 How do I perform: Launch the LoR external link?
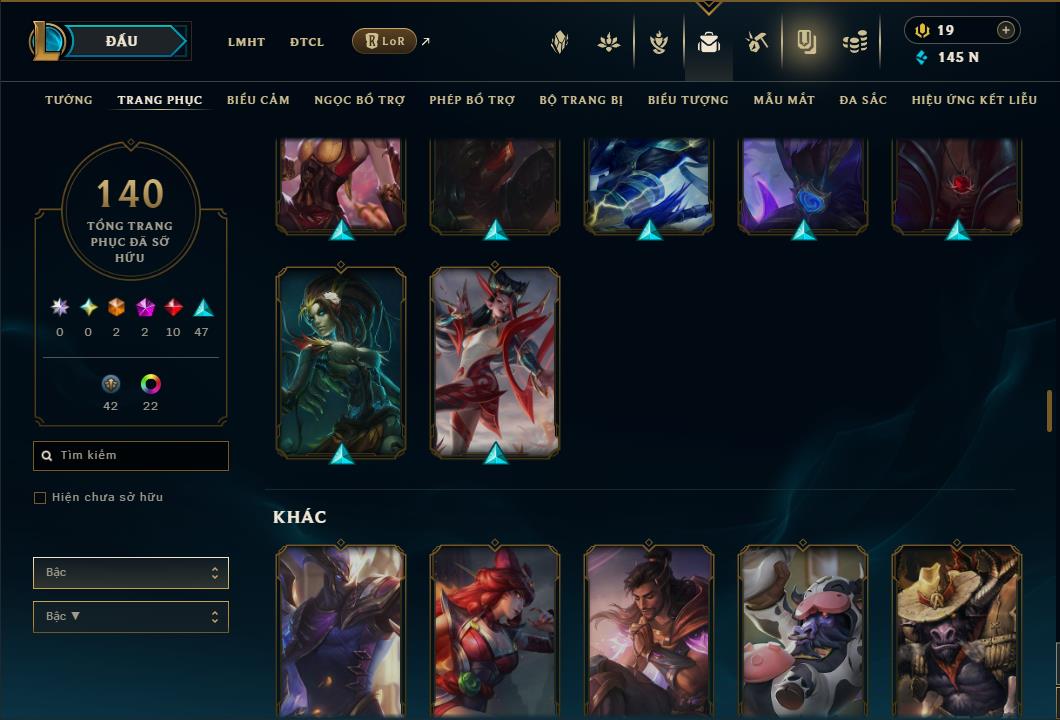(385, 41)
